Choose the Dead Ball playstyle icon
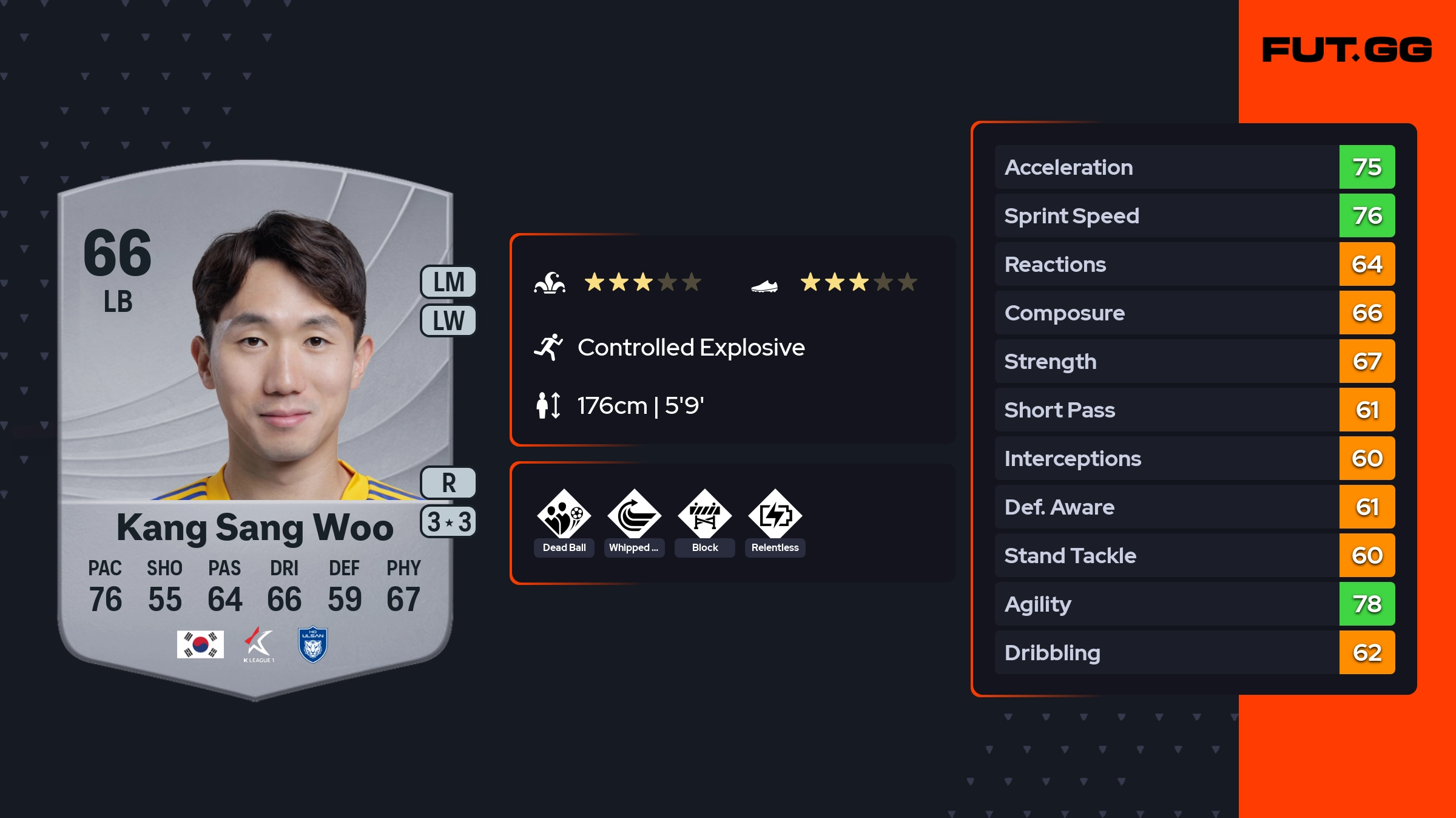This screenshot has height=818, width=1456. 564,516
